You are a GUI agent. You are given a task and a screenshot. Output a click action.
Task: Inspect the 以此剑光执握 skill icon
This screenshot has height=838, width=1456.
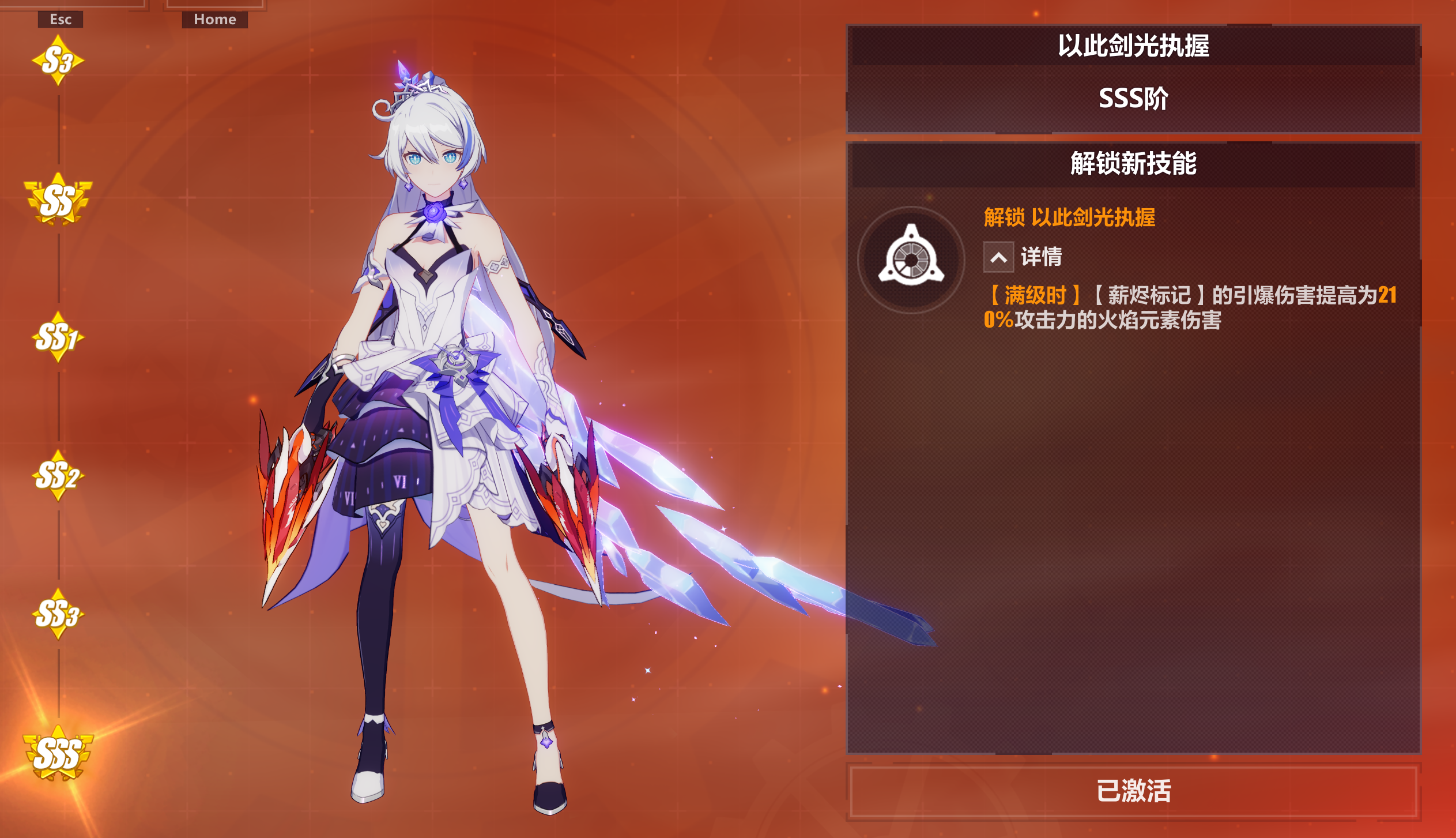click(x=911, y=260)
